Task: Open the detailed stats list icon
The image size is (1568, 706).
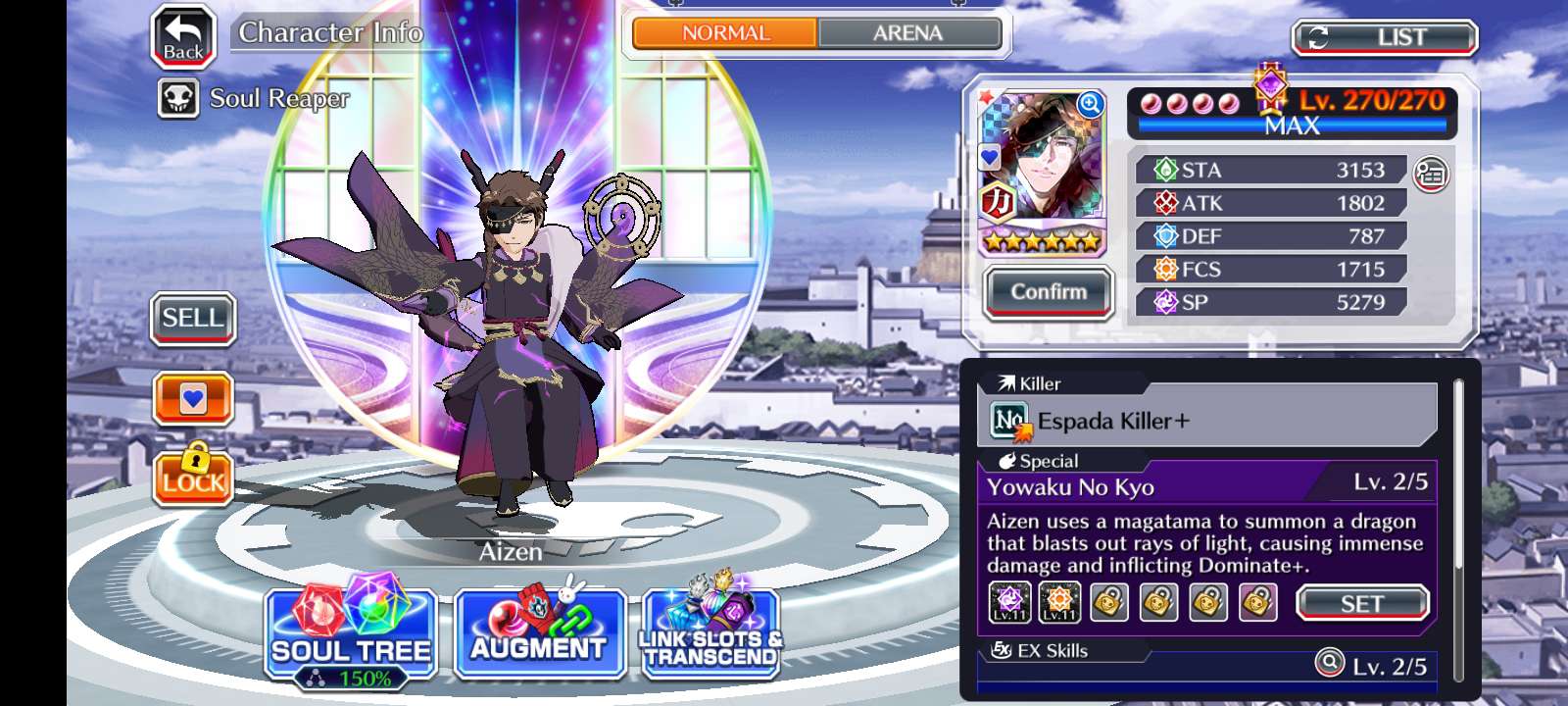Action: pyautogui.click(x=1431, y=175)
